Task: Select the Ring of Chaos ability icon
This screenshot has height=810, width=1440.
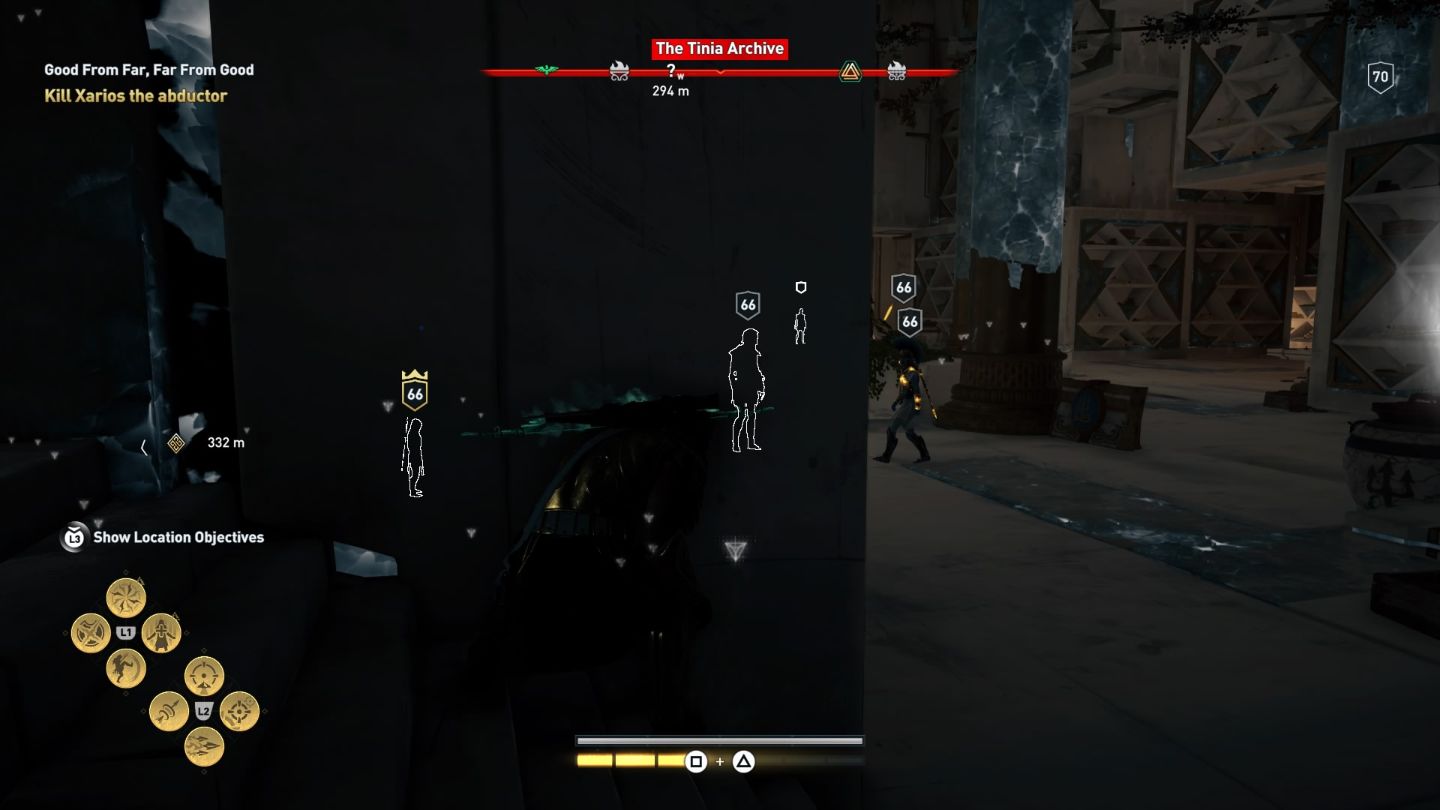Action: (x=91, y=631)
